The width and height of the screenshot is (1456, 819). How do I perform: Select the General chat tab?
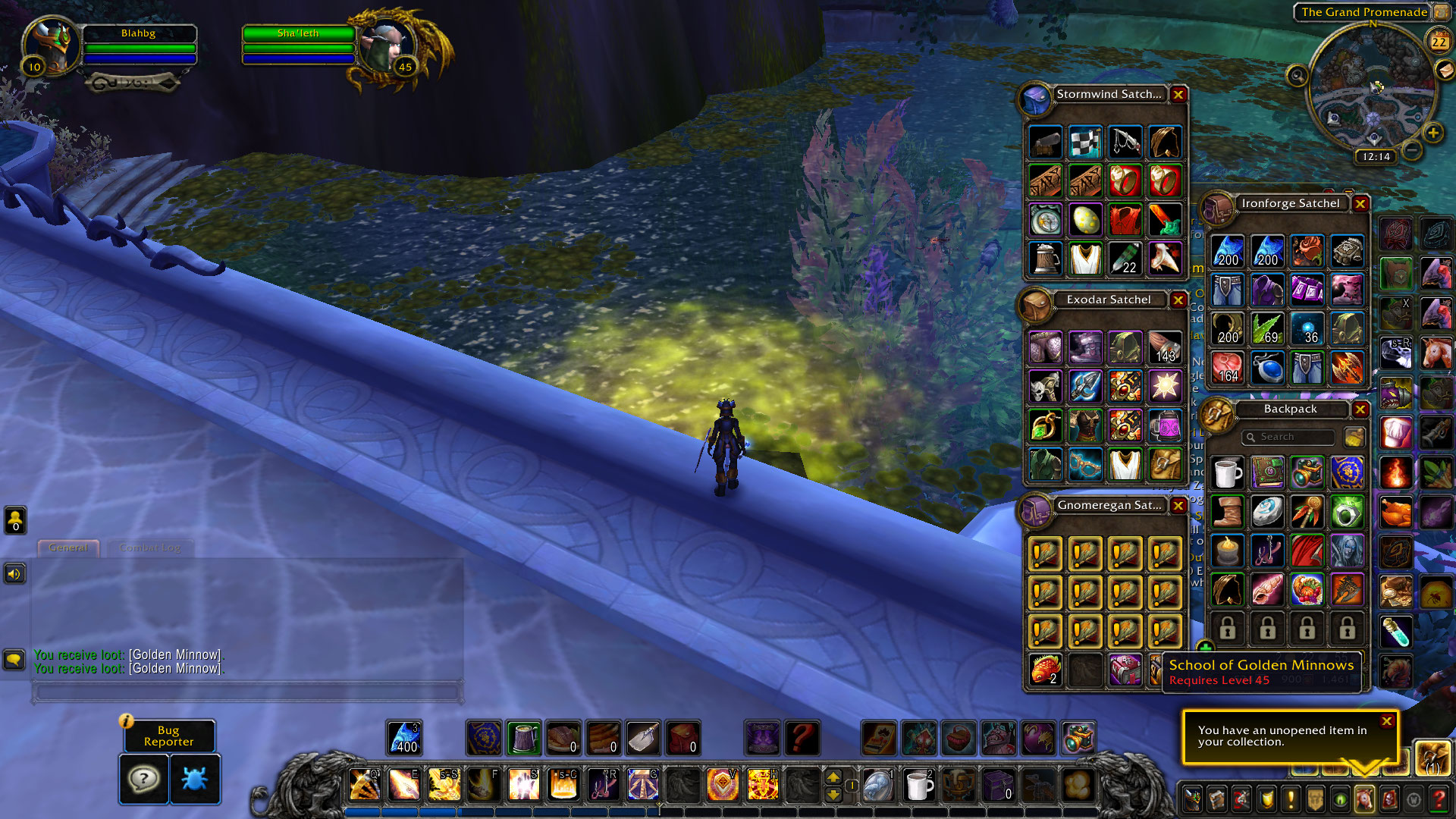click(x=68, y=548)
